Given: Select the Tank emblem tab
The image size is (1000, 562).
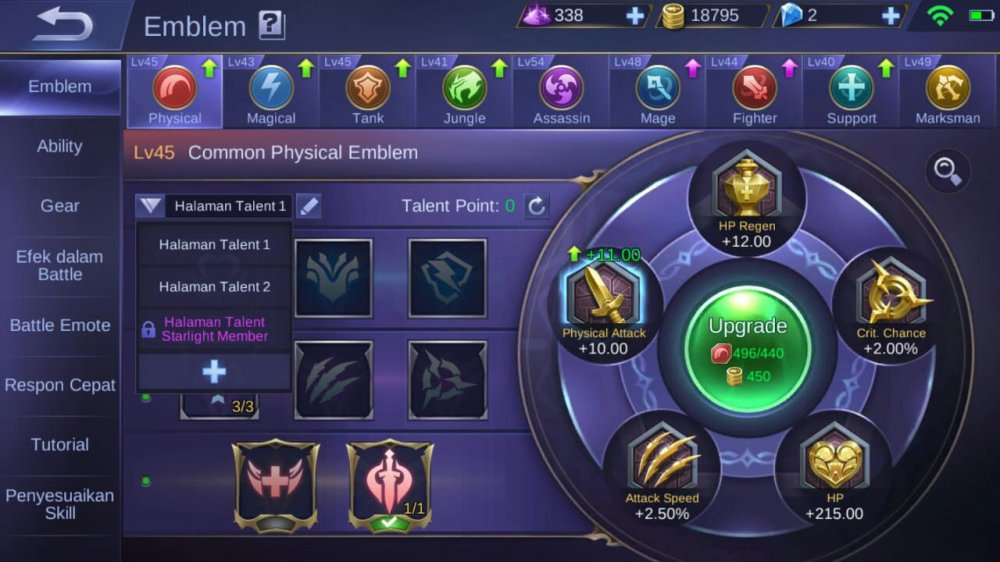Looking at the screenshot, I should point(368,92).
